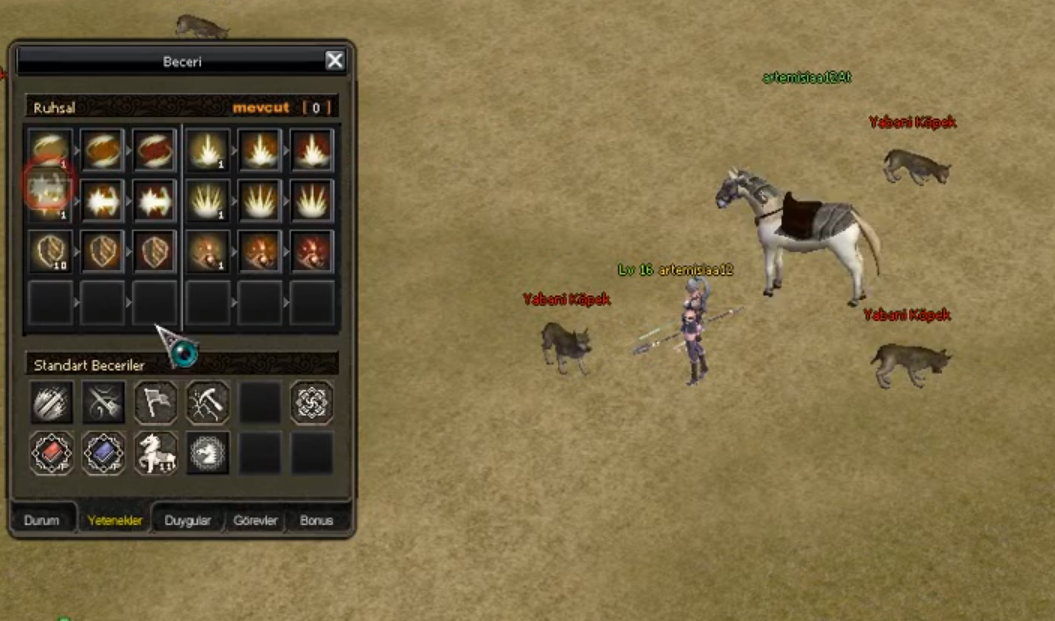Activate the pickaxe mining skill
The image size is (1055, 621).
[x=207, y=402]
